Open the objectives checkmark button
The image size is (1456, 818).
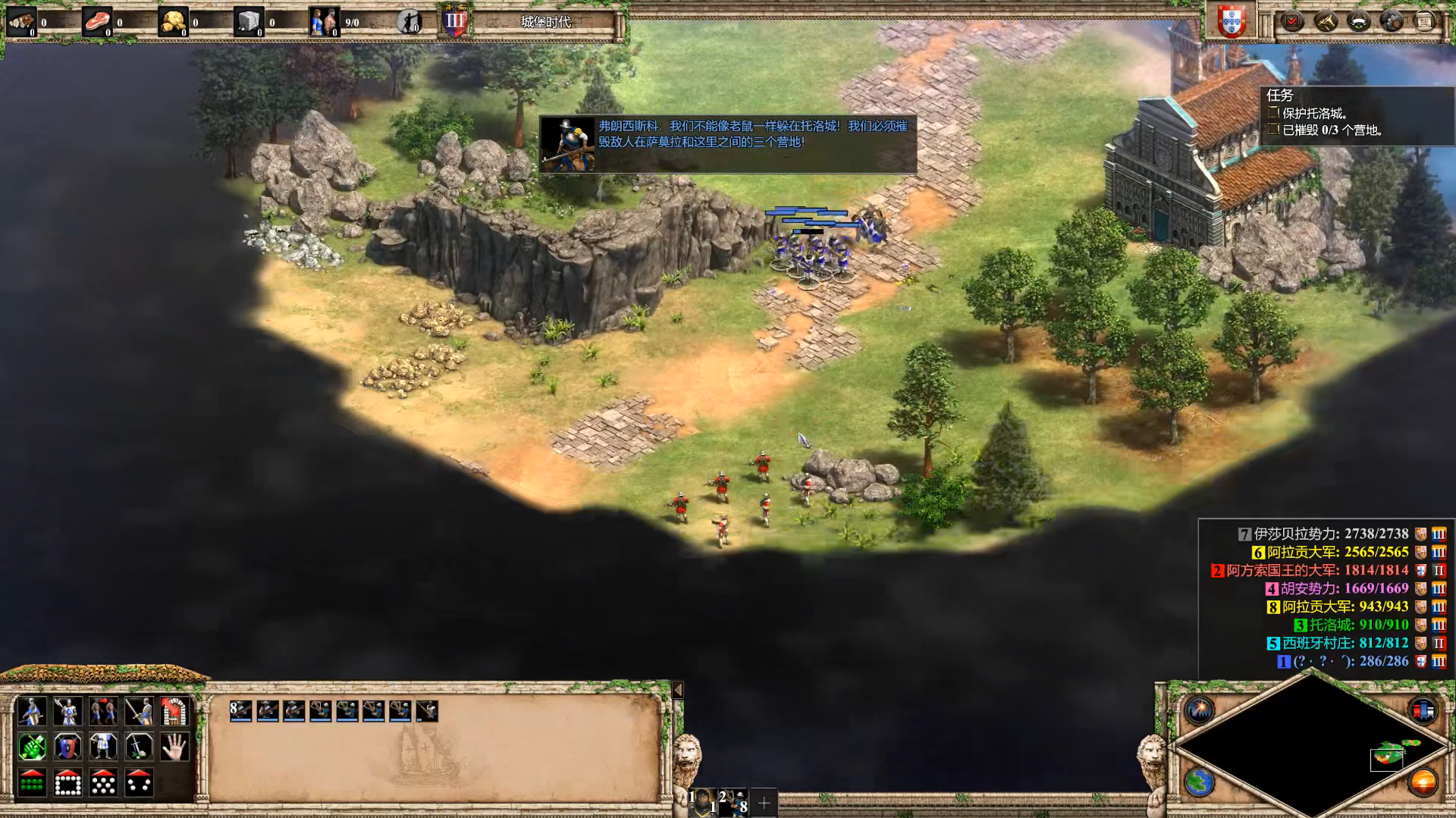pyautogui.click(x=1292, y=21)
